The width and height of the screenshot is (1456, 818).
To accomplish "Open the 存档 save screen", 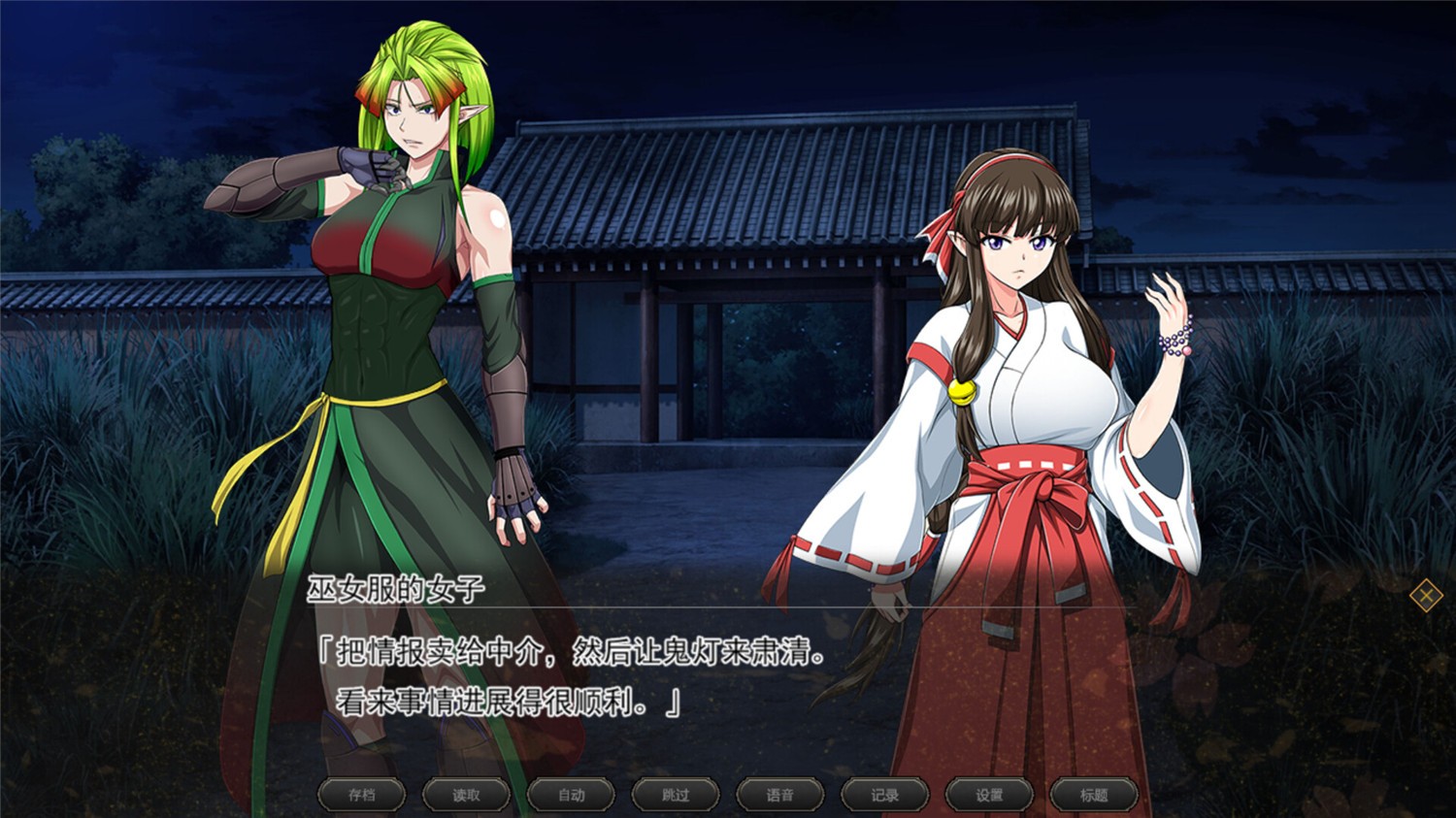I will pyautogui.click(x=361, y=794).
